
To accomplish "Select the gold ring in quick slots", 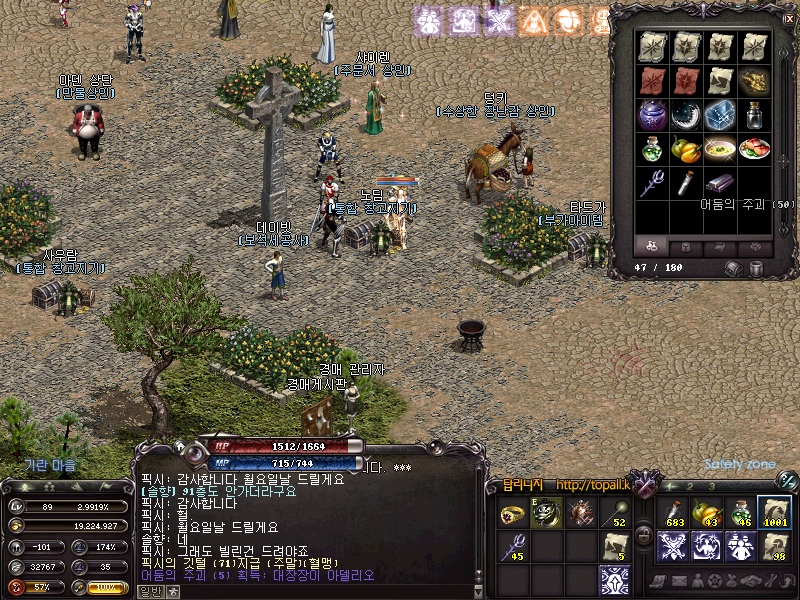I will pos(512,514).
